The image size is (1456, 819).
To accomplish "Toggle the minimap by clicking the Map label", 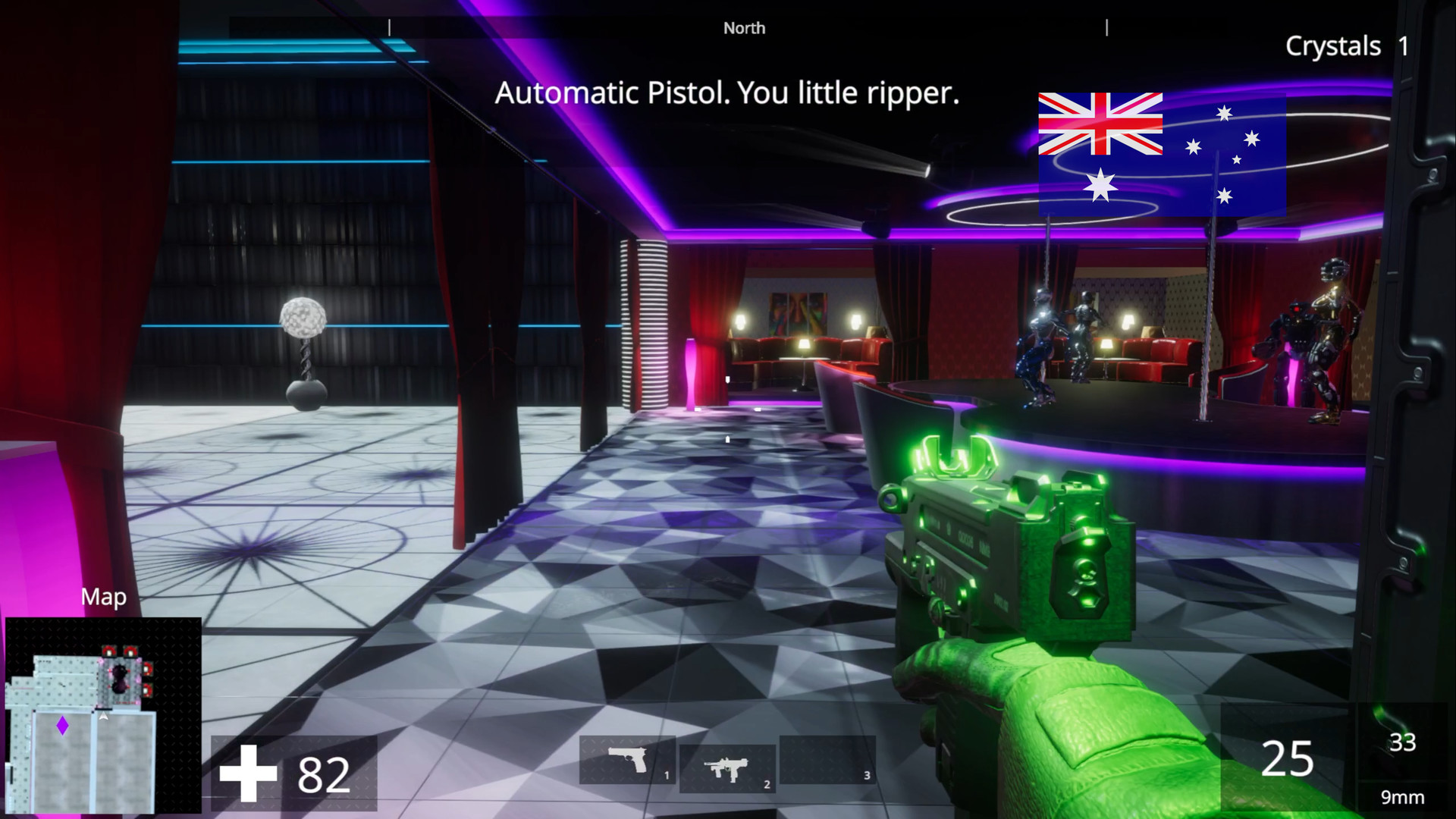I will coord(104,597).
